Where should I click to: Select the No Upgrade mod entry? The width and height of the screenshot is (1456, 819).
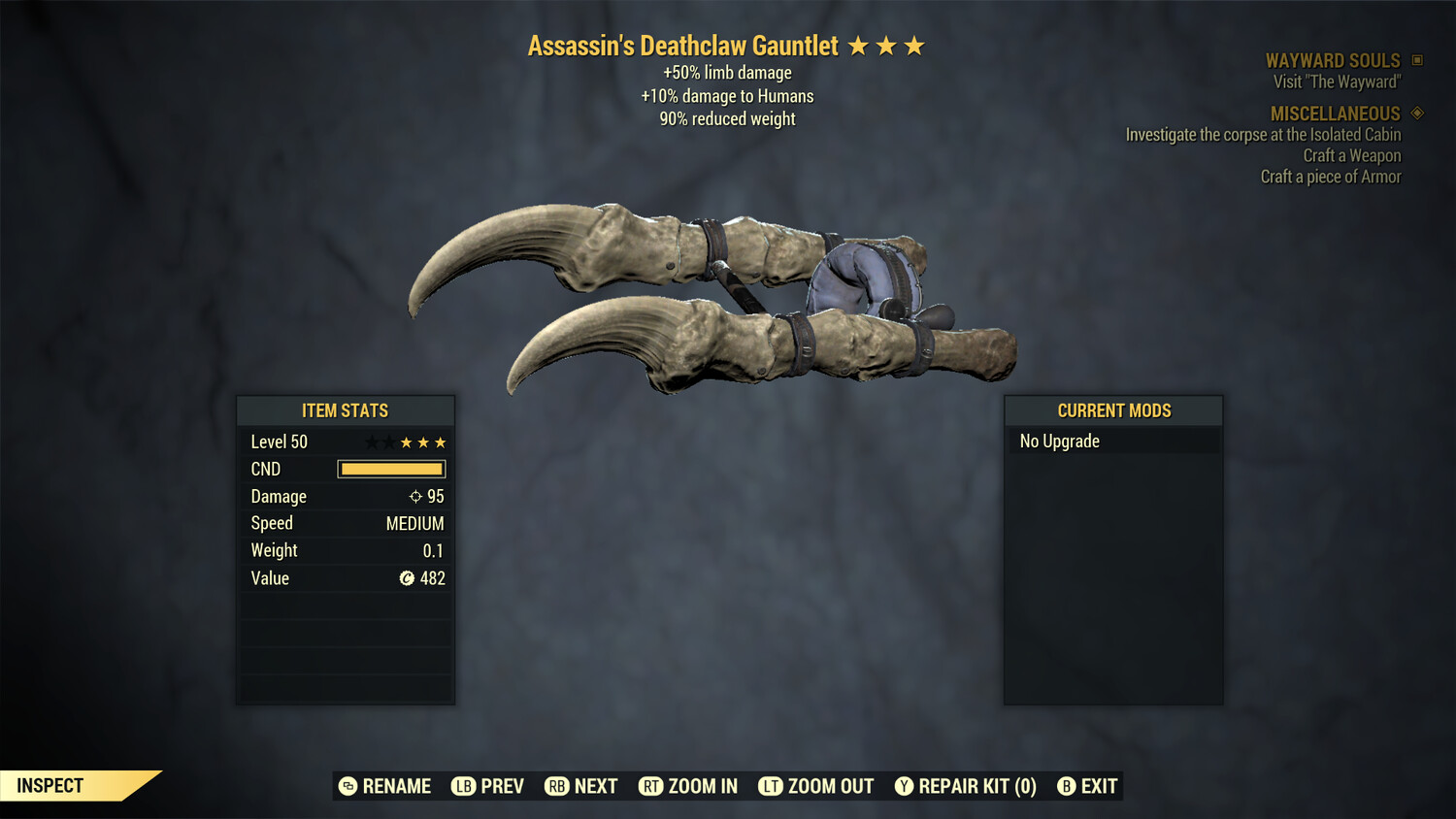click(1059, 441)
